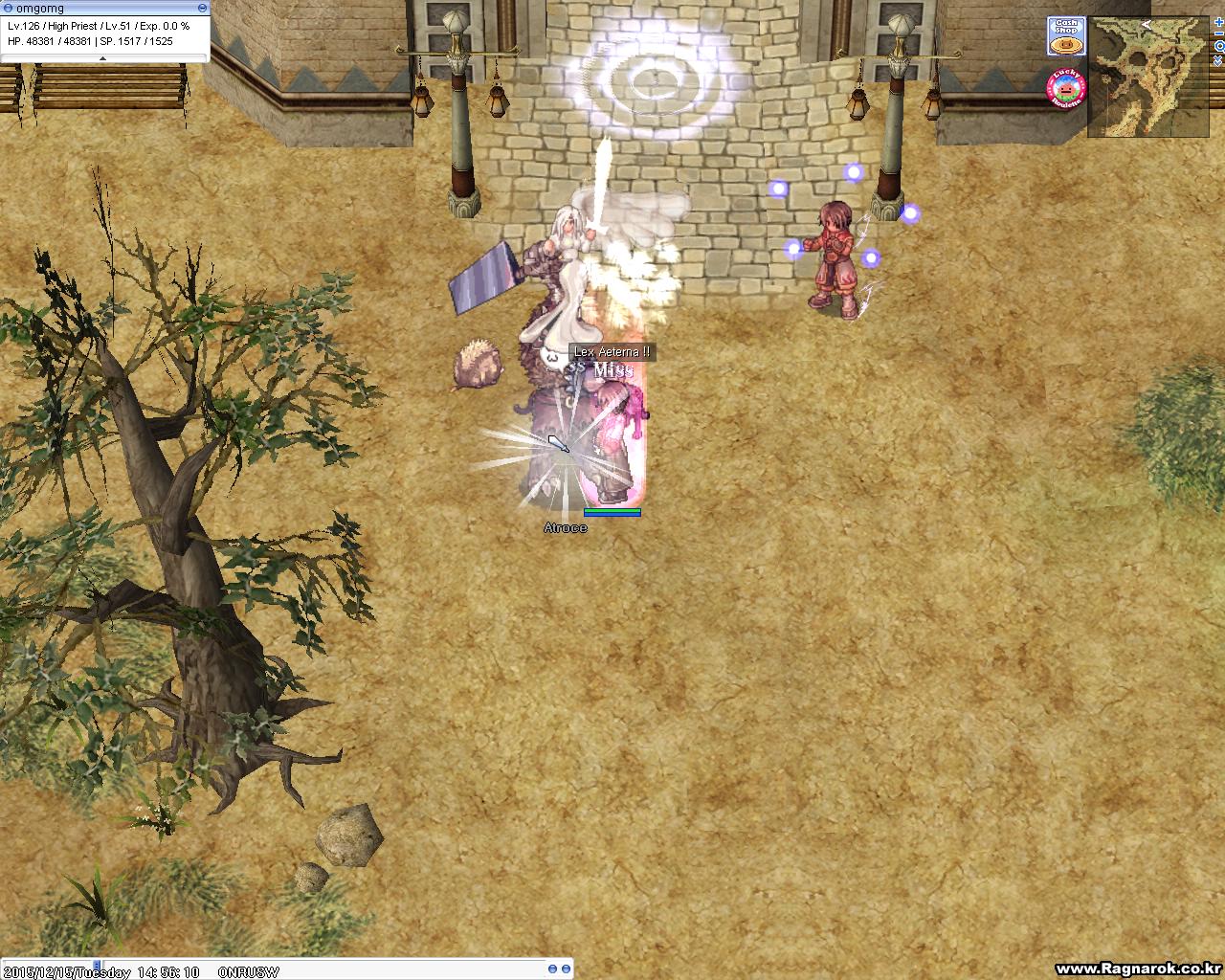Zoom in on the minimap with the plus icon
This screenshot has width=1225, height=980.
coord(1218,22)
